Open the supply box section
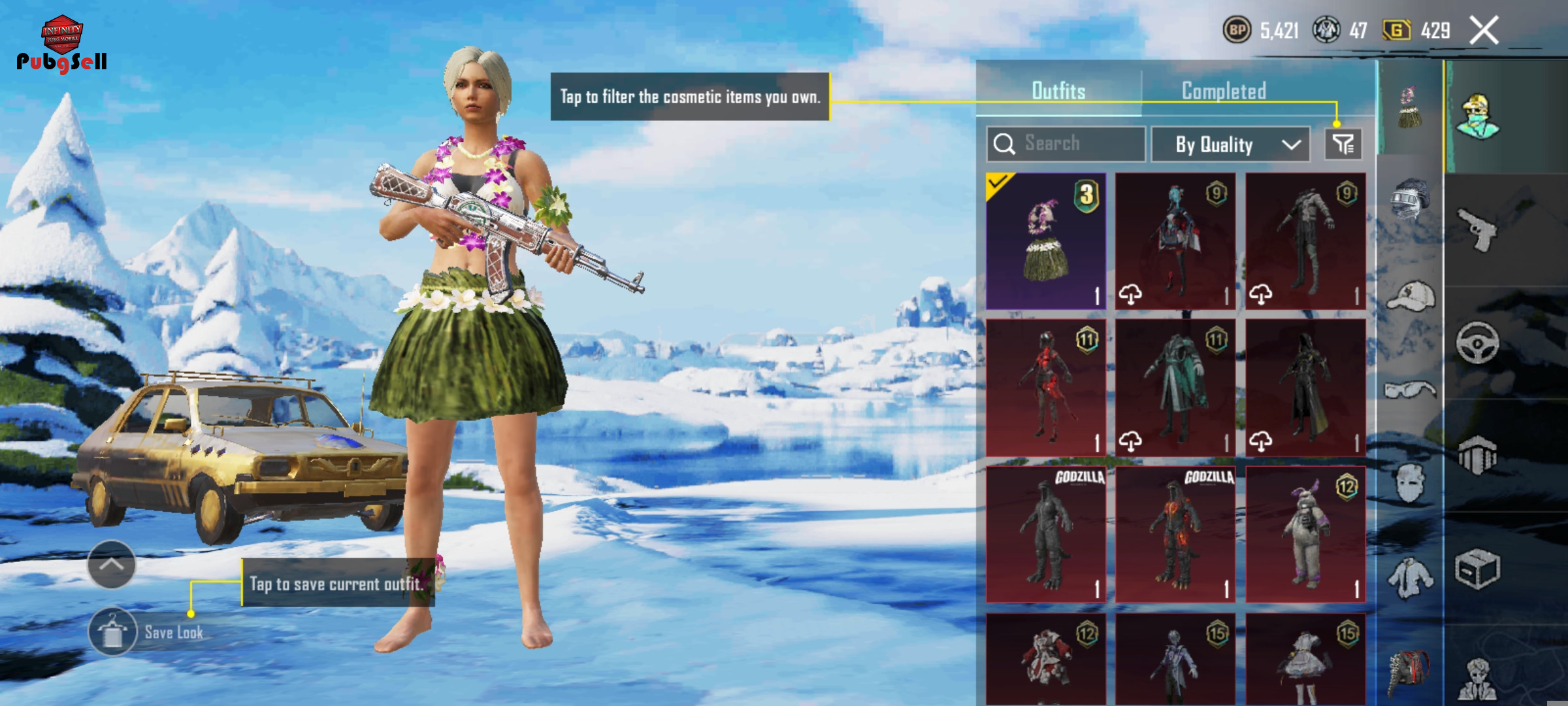 1478,569
